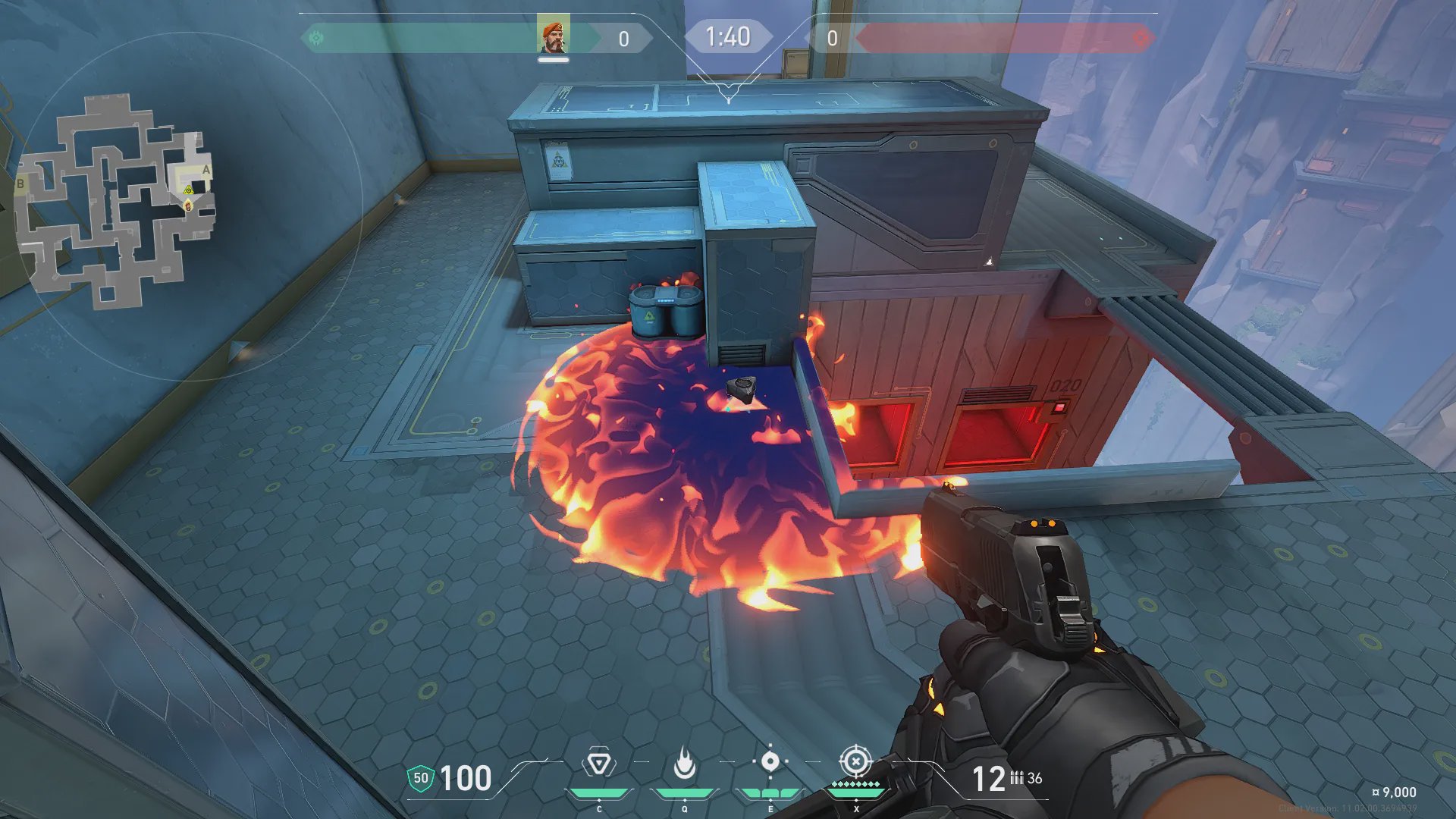The width and height of the screenshot is (1456, 819).
Task: Click the shield armor icon
Action: click(x=420, y=778)
